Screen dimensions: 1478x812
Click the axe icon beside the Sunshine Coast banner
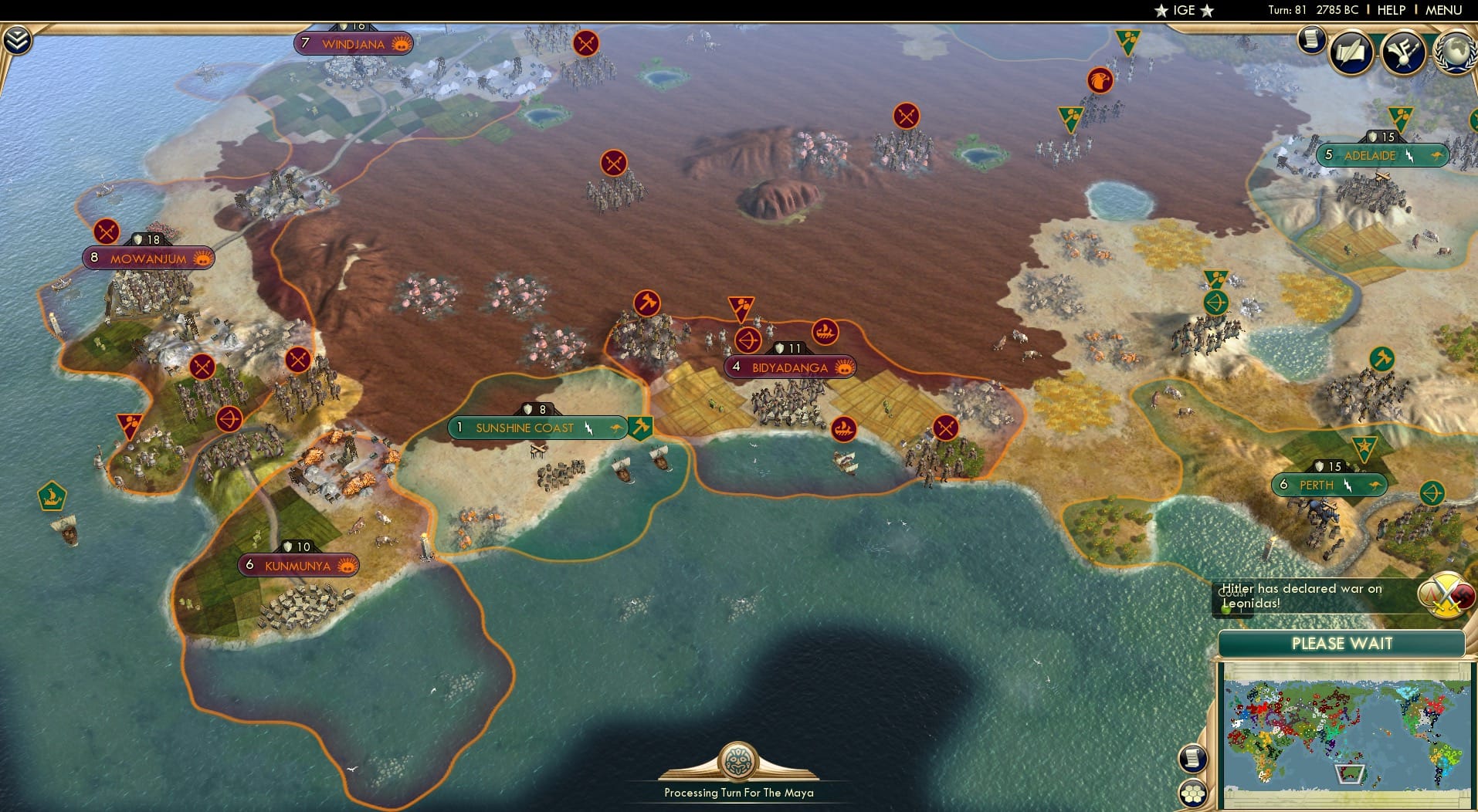click(x=640, y=425)
